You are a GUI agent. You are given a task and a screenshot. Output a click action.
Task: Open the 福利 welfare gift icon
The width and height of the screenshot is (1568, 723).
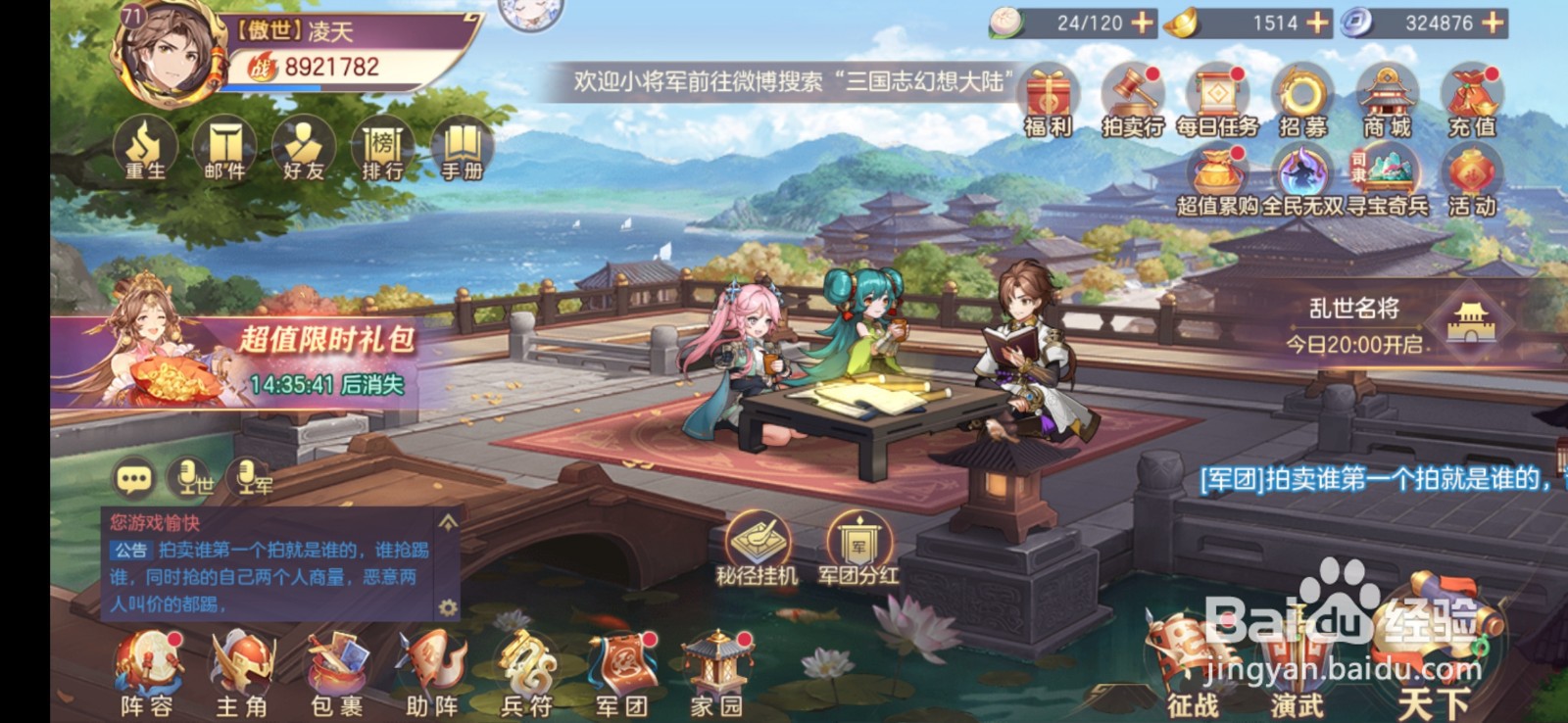coord(1049,98)
